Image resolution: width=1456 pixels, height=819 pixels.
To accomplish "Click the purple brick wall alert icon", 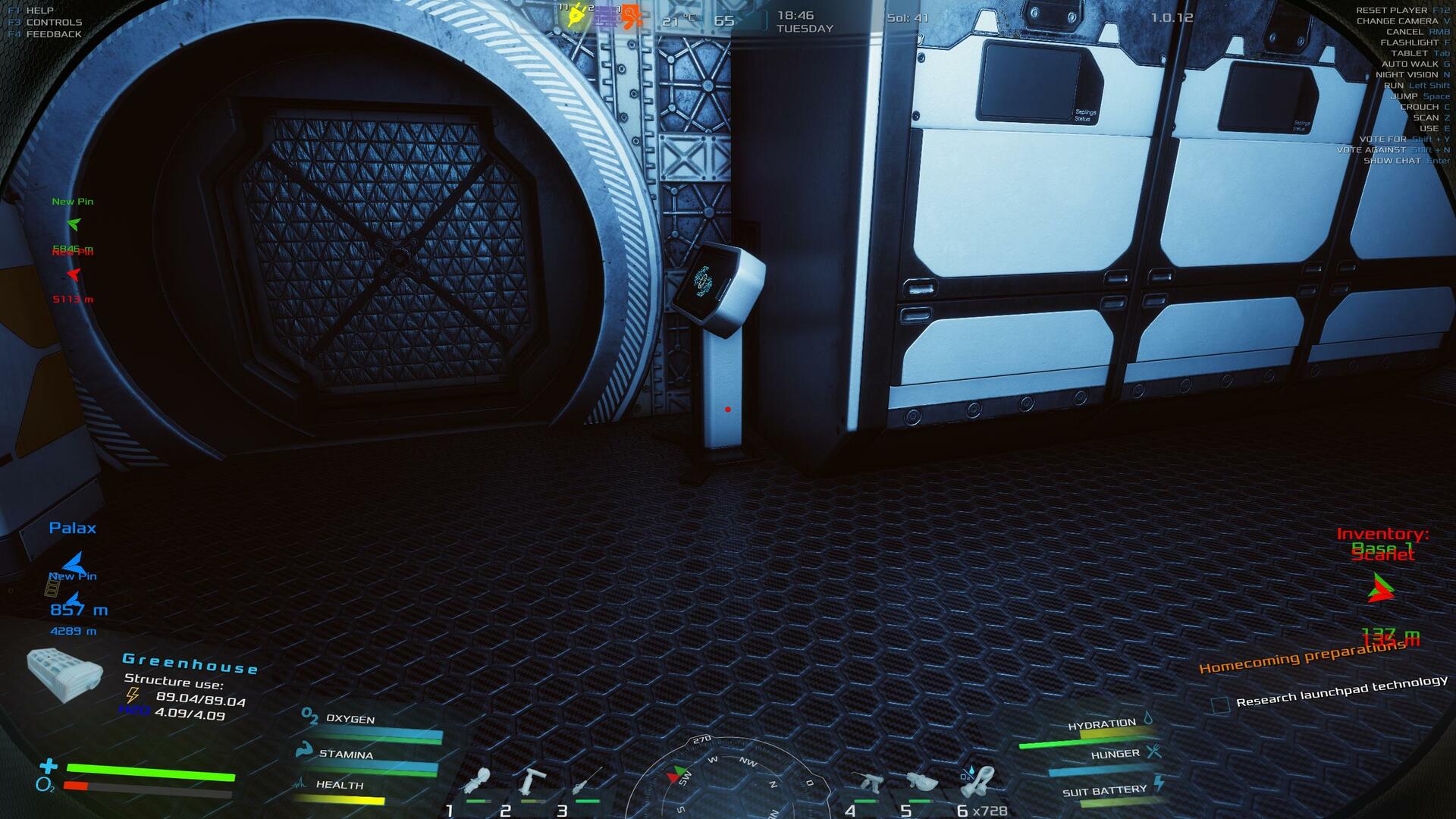I will pyautogui.click(x=604, y=17).
